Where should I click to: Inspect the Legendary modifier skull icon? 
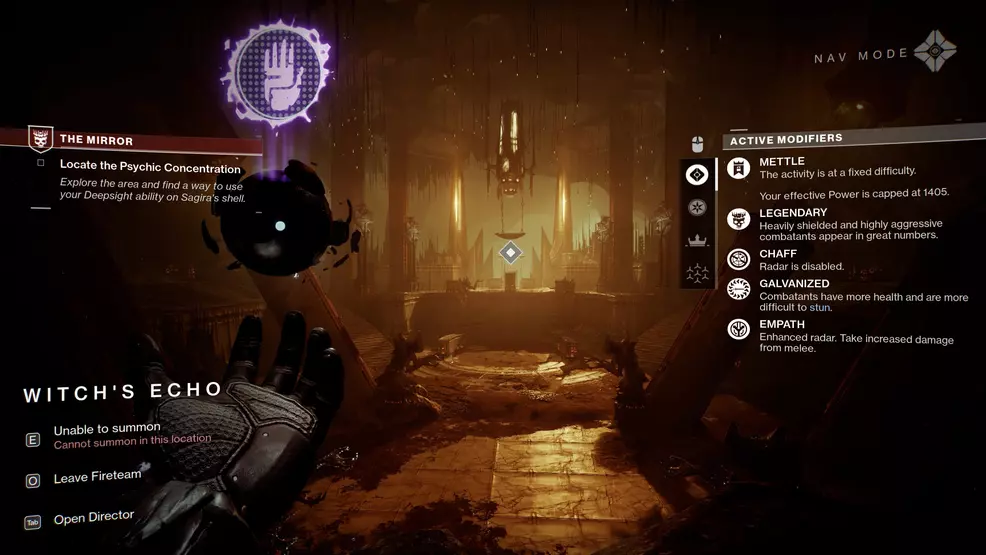pyautogui.click(x=739, y=219)
